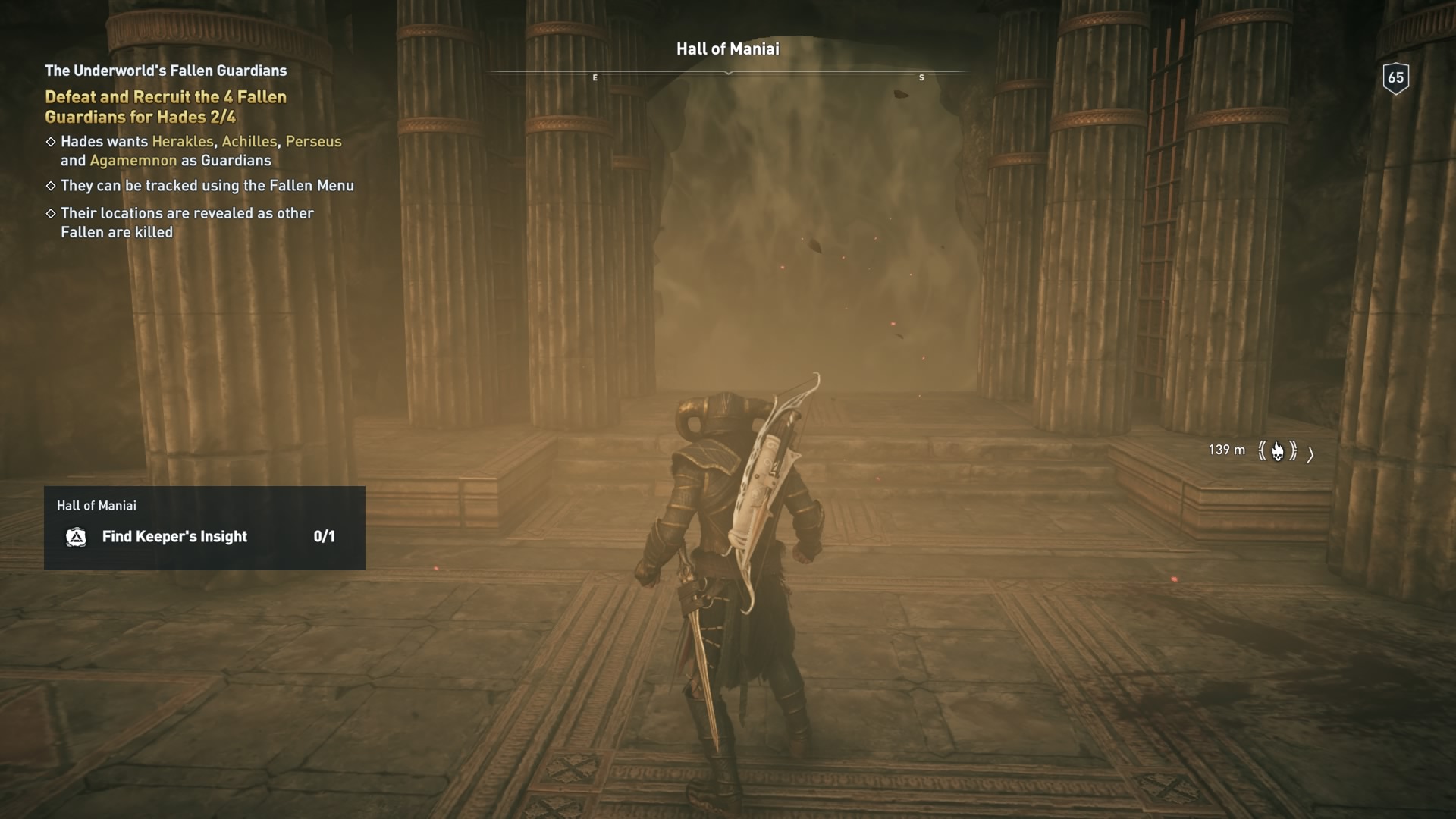Expand the Hall of Maniai objective panel

205,528
